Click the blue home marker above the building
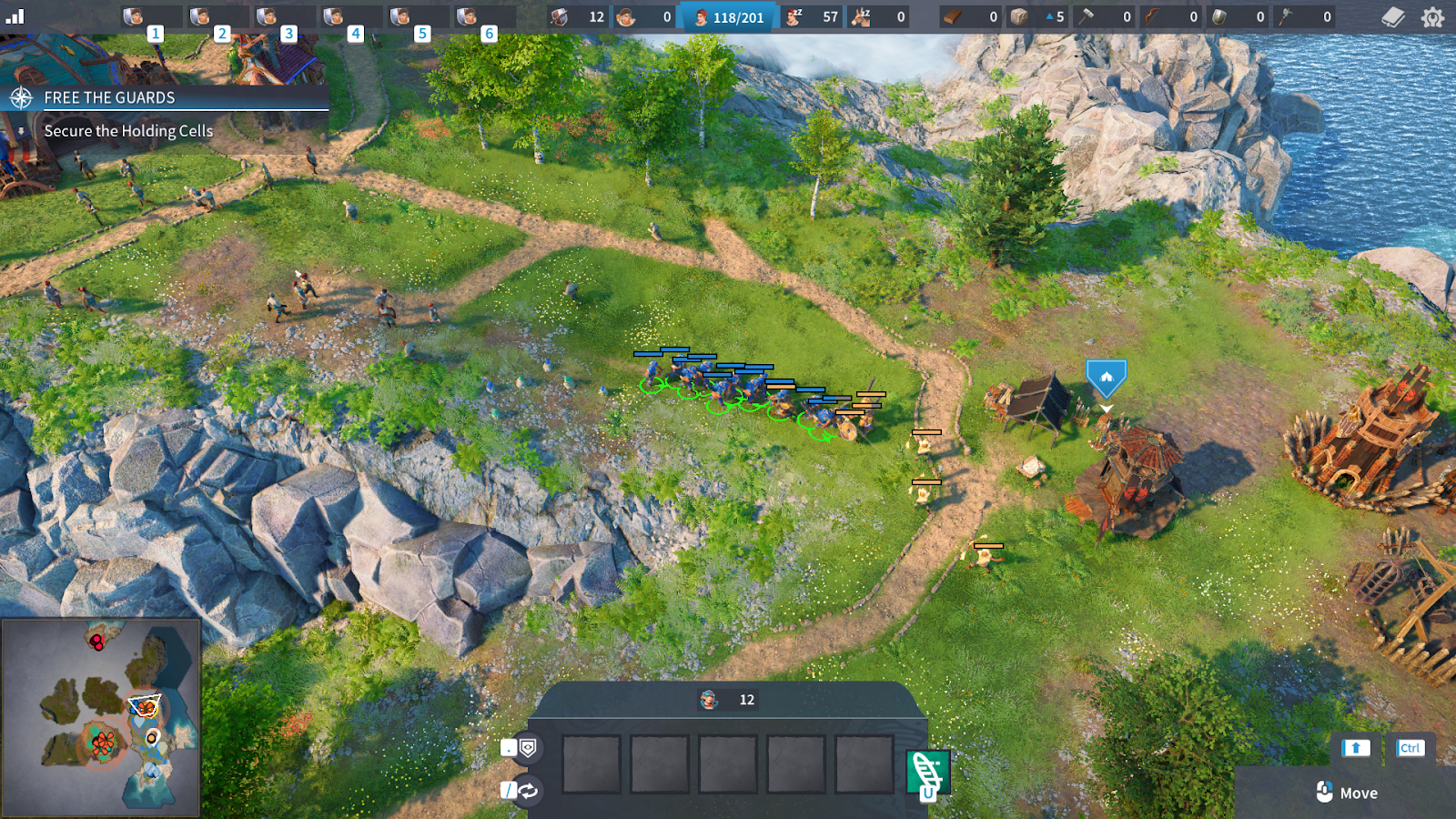The height and width of the screenshot is (819, 1456). point(1106,377)
